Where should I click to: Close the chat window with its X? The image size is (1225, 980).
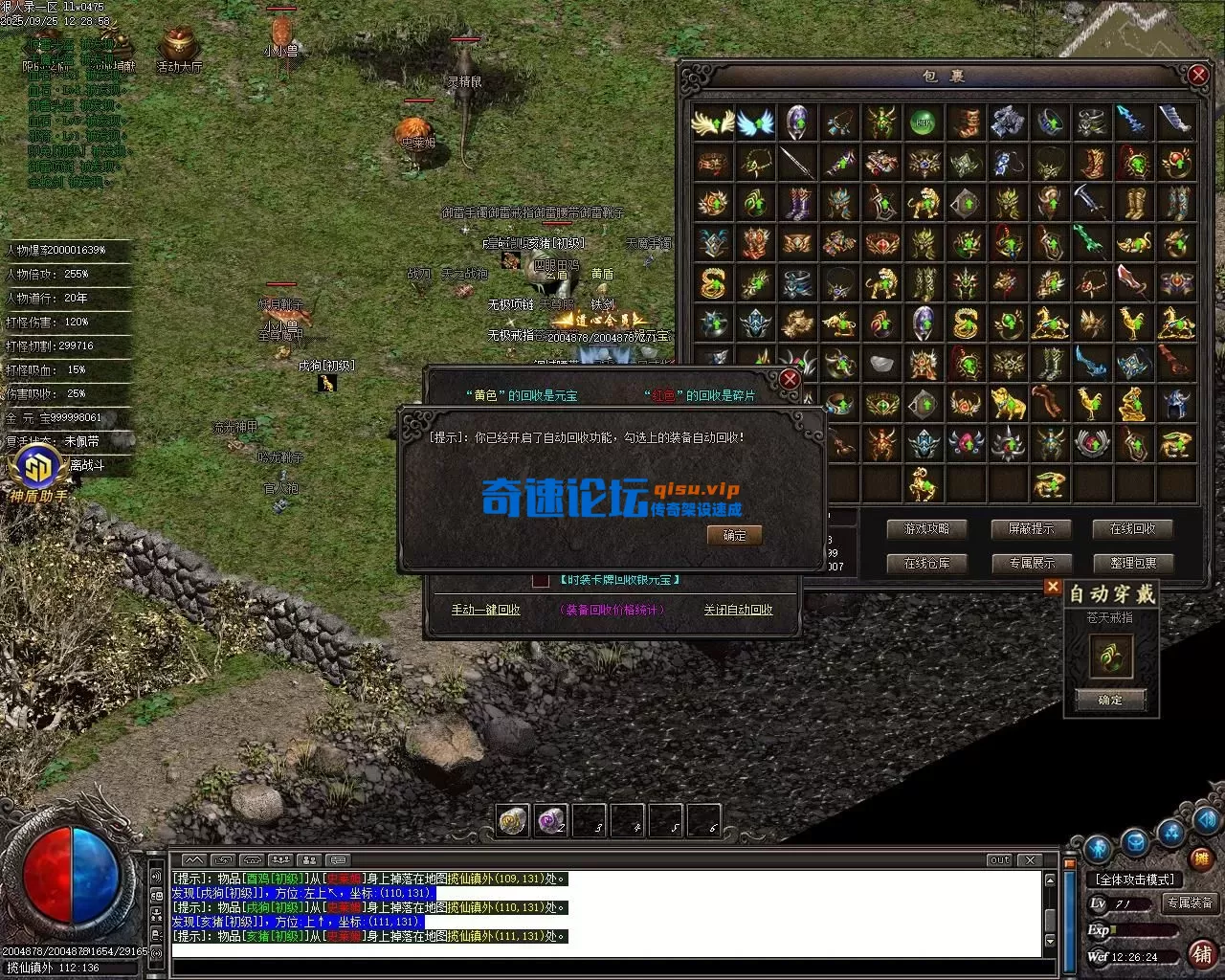click(x=1030, y=859)
